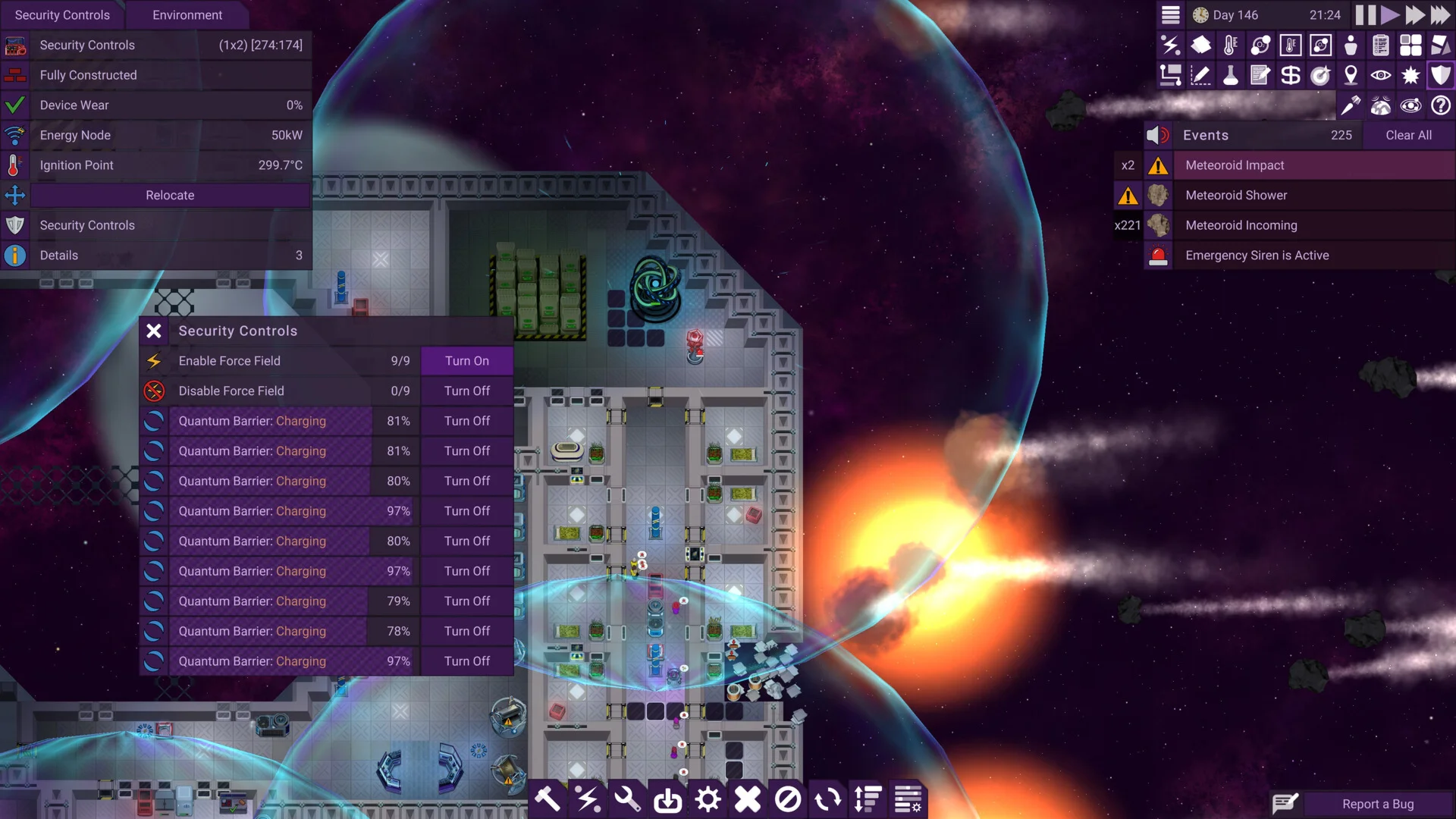Open the help question mark icon
The height and width of the screenshot is (819, 1456).
pyautogui.click(x=1440, y=105)
